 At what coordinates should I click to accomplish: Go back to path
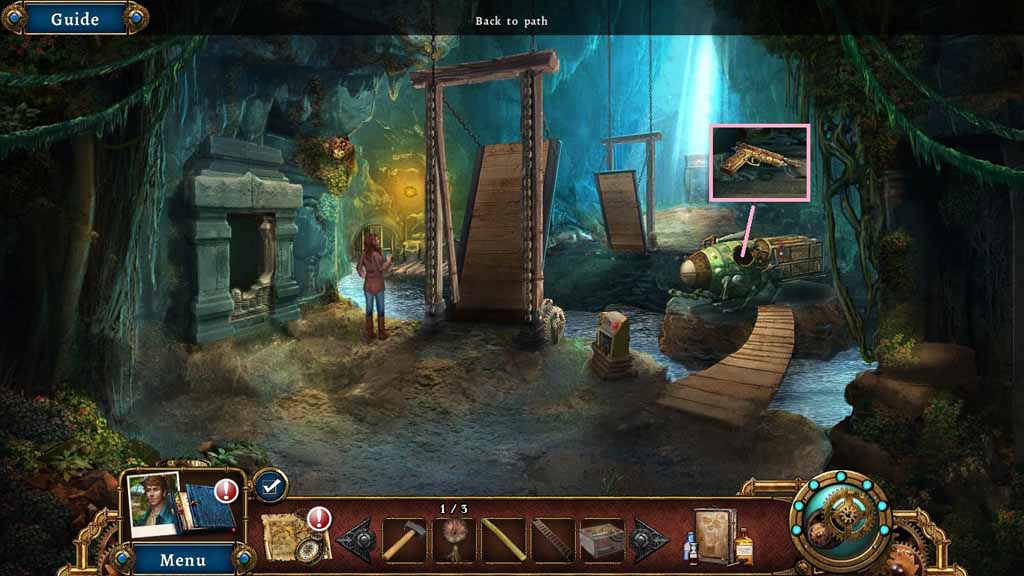[x=511, y=21]
